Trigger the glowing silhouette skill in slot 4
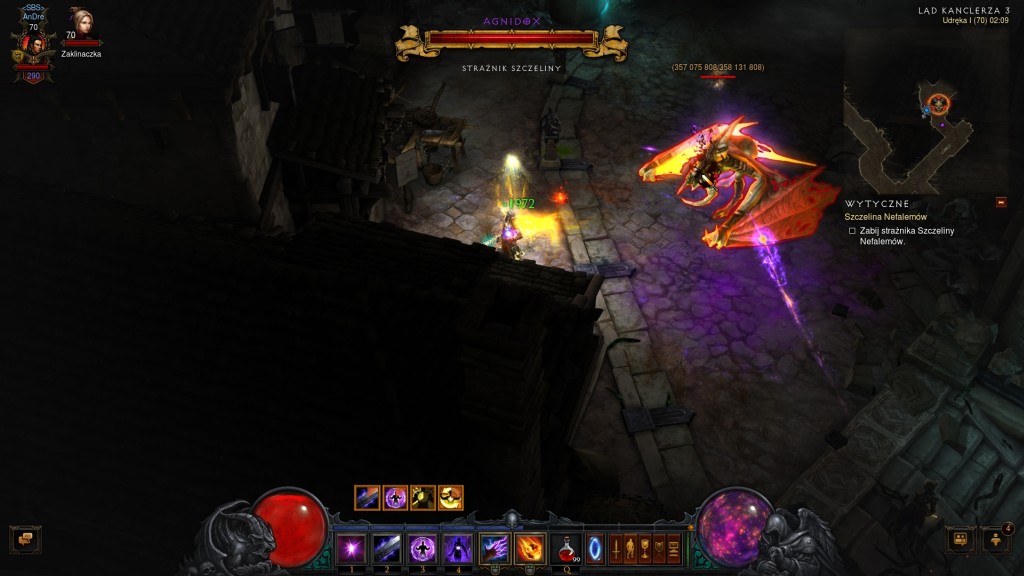The height and width of the screenshot is (576, 1024). pos(458,548)
